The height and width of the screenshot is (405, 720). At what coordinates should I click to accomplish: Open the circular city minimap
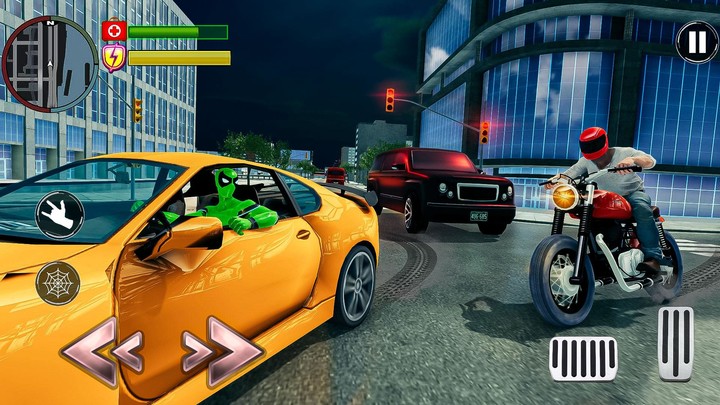coord(48,63)
